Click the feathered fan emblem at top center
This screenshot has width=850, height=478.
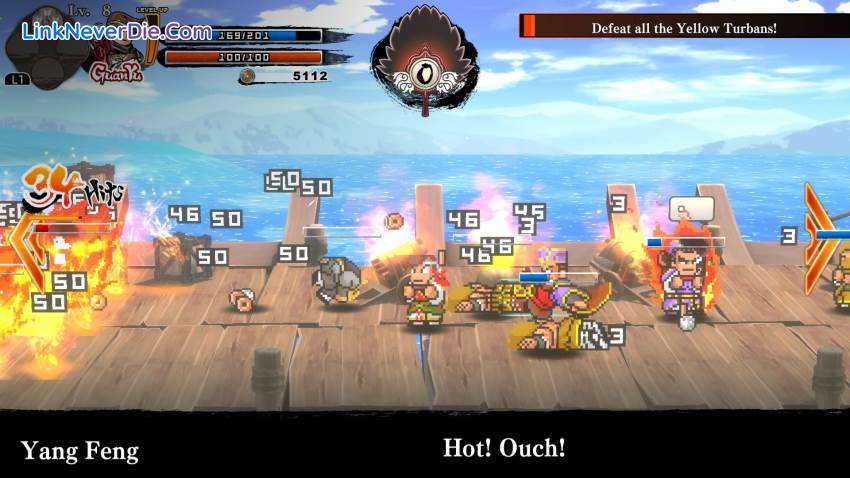click(424, 62)
